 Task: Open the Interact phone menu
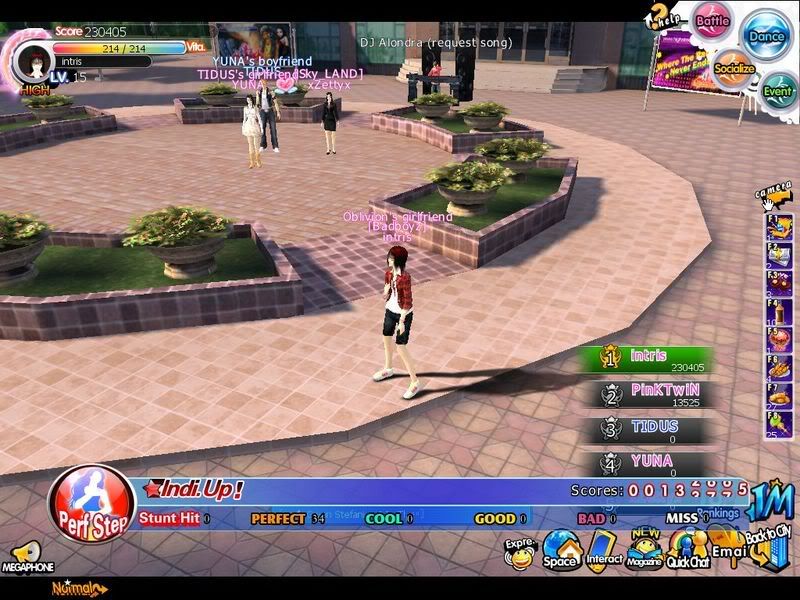[x=603, y=548]
